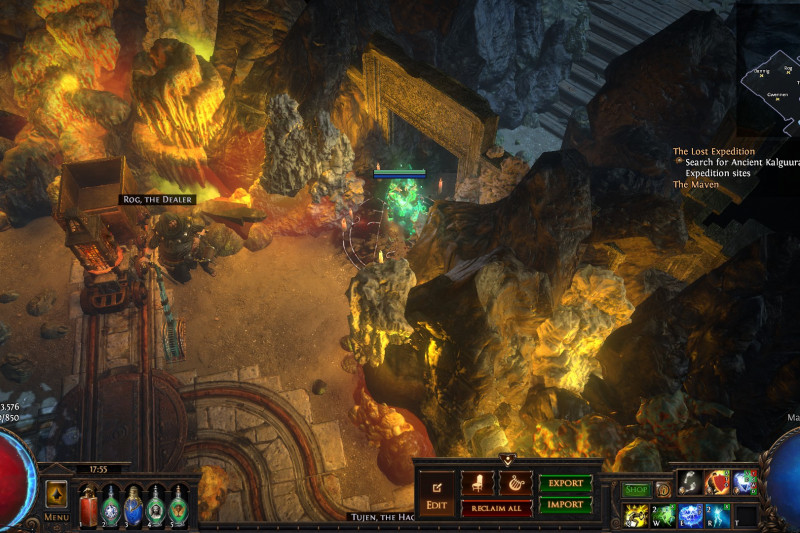The image size is (800, 533).
Task: Use the red life flask
Action: click(x=87, y=503)
